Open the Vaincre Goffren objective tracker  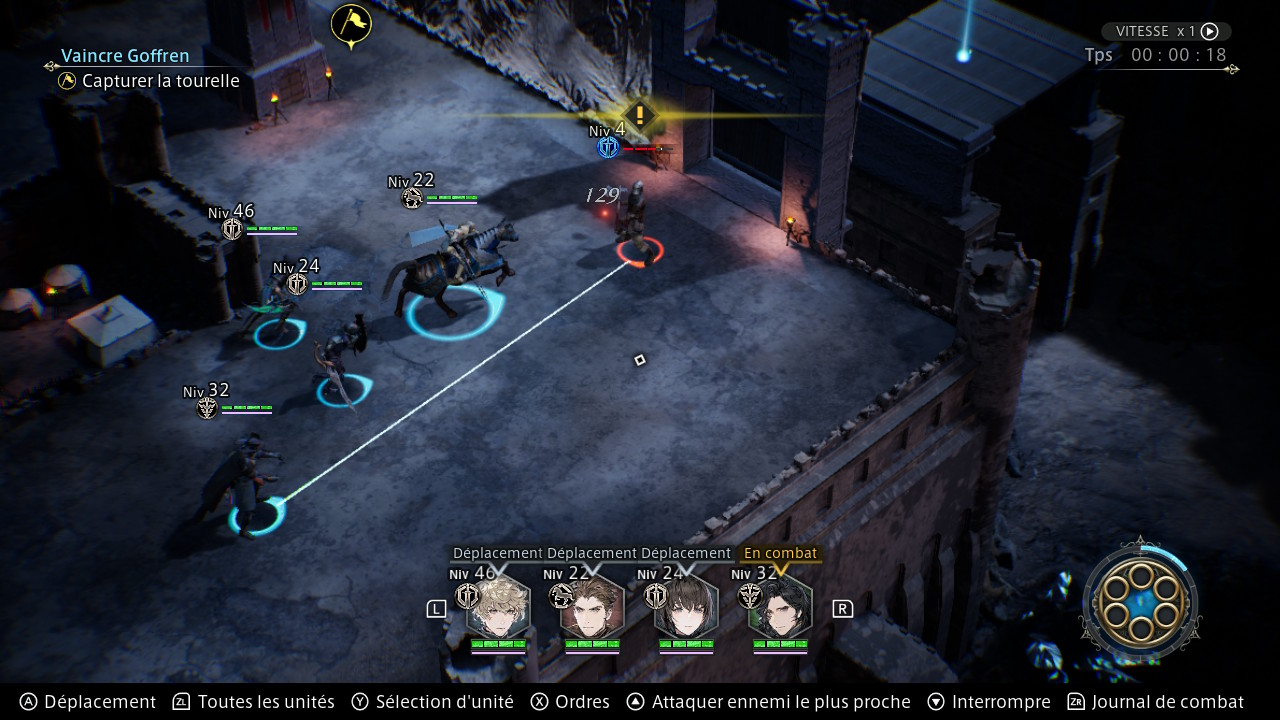125,56
